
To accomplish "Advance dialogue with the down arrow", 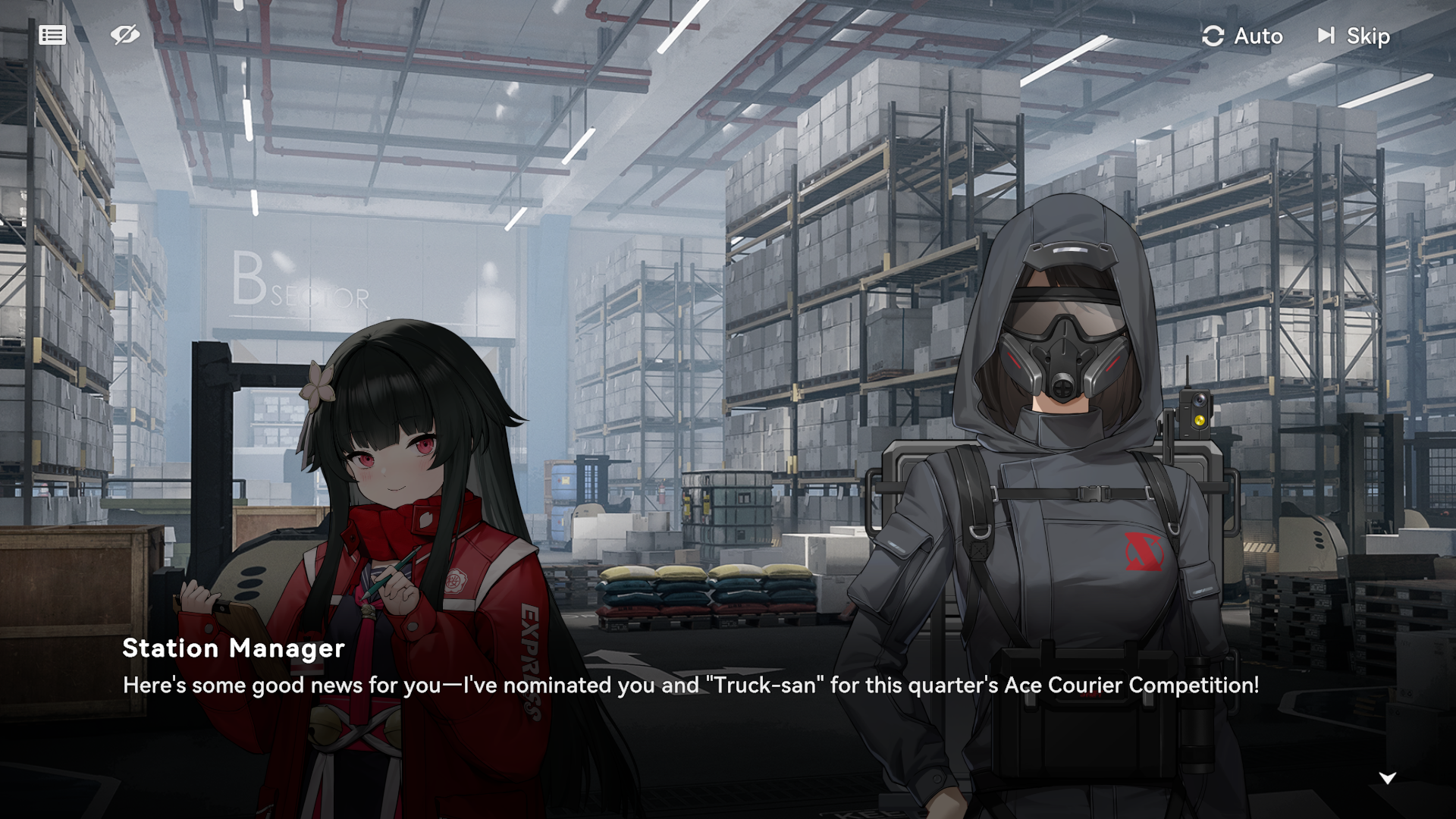I will [x=1387, y=778].
